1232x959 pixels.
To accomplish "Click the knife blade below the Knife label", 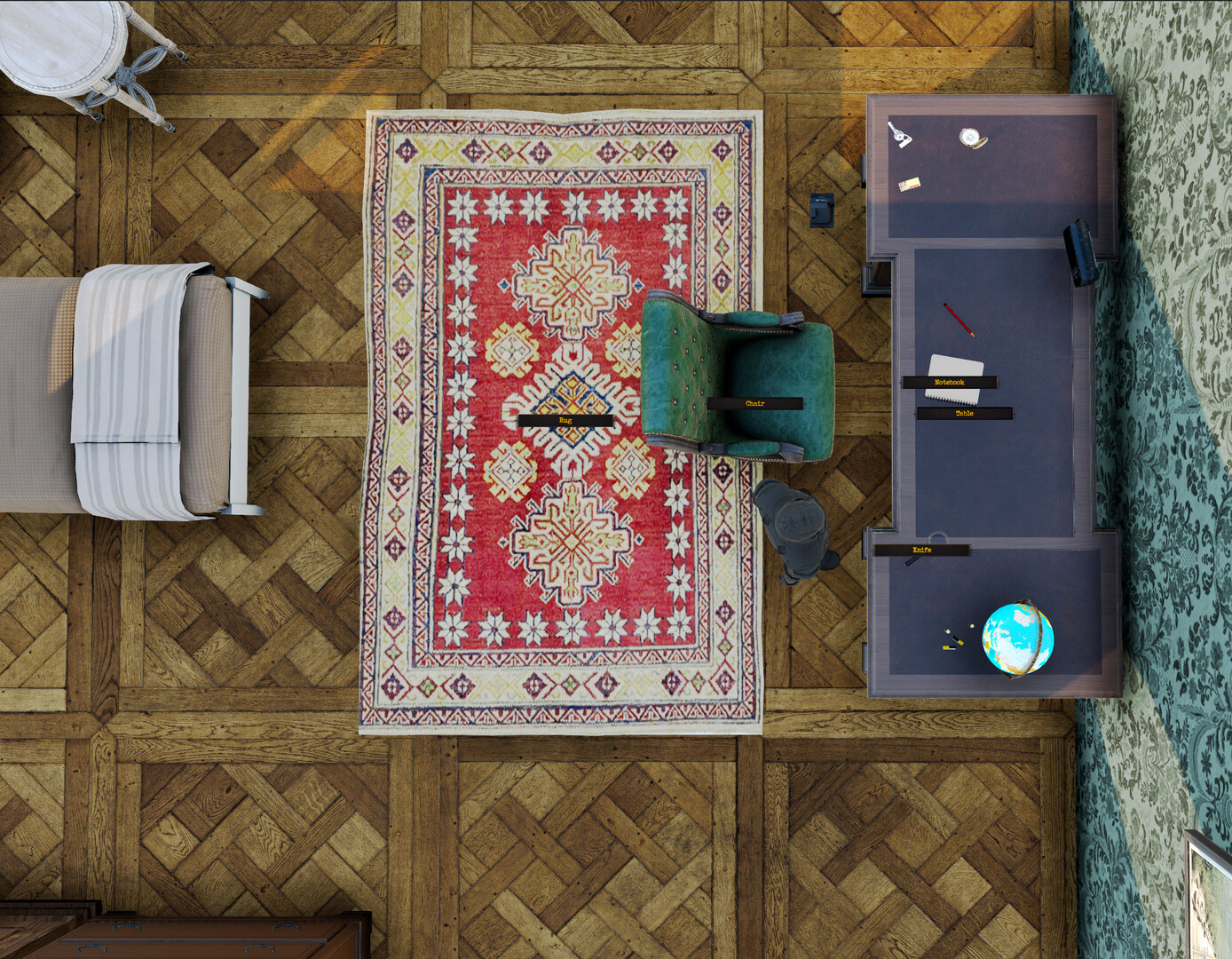I will [911, 563].
